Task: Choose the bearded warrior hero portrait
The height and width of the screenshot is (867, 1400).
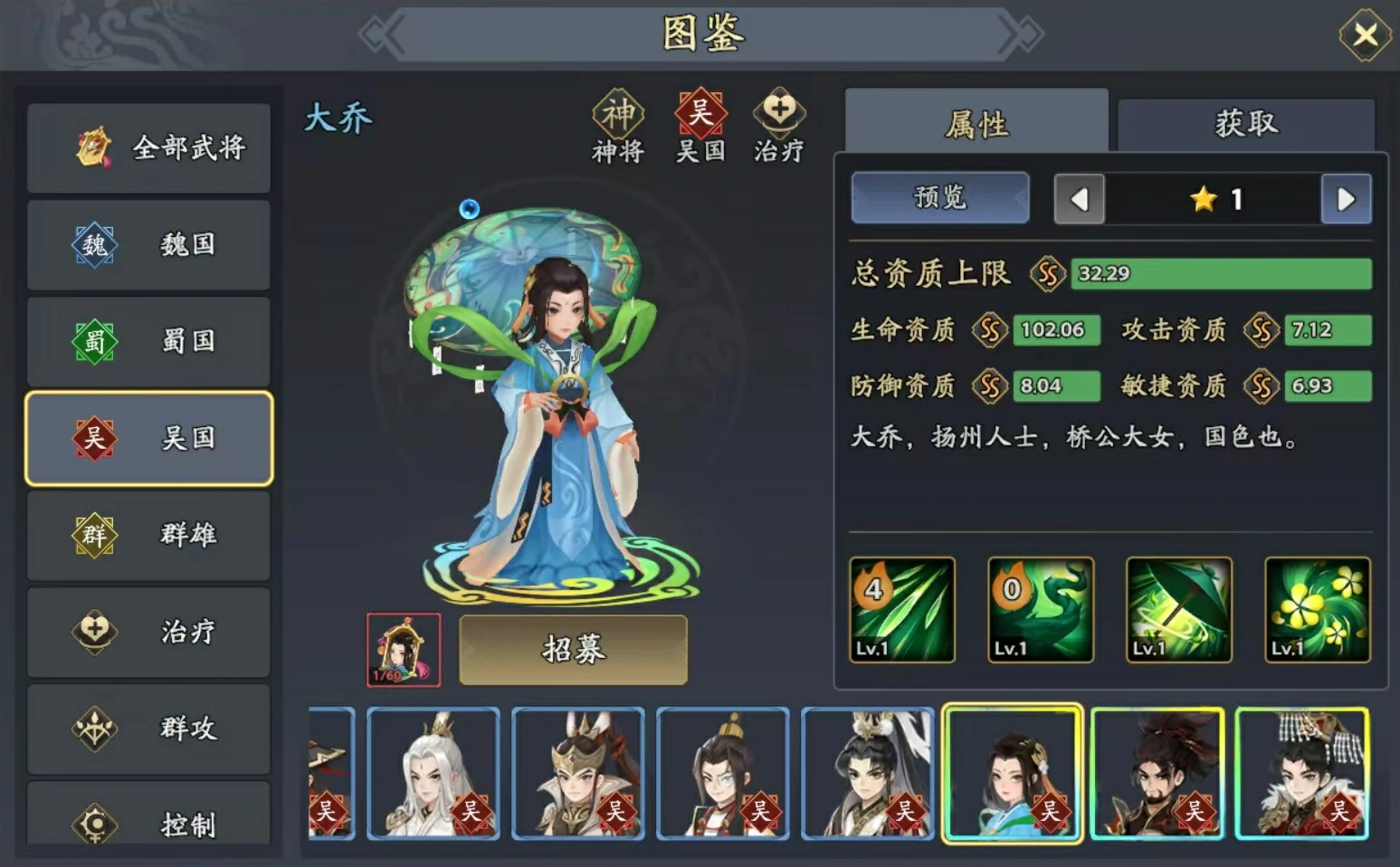Action: 1157,774
